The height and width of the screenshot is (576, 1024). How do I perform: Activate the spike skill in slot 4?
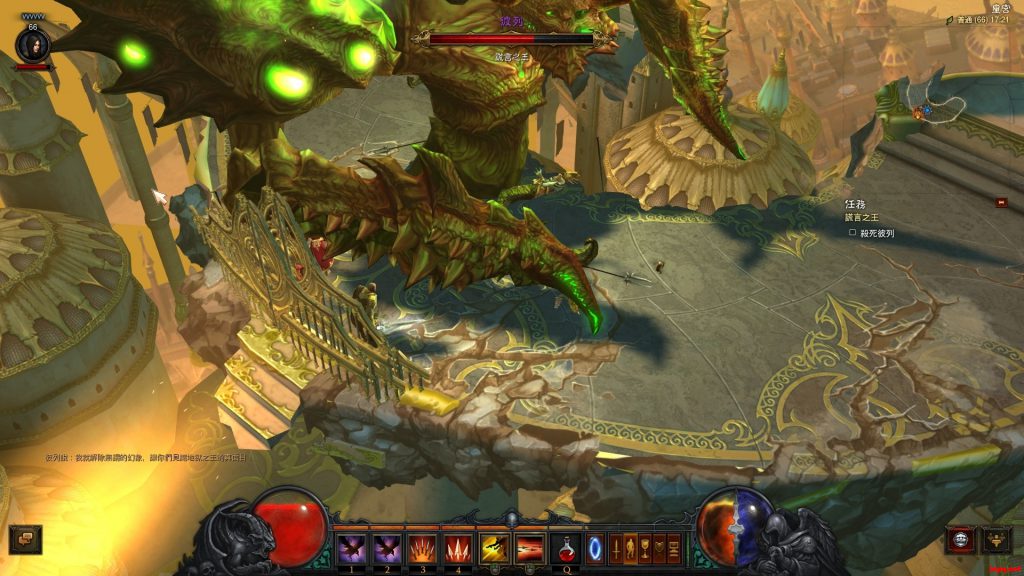click(x=458, y=548)
